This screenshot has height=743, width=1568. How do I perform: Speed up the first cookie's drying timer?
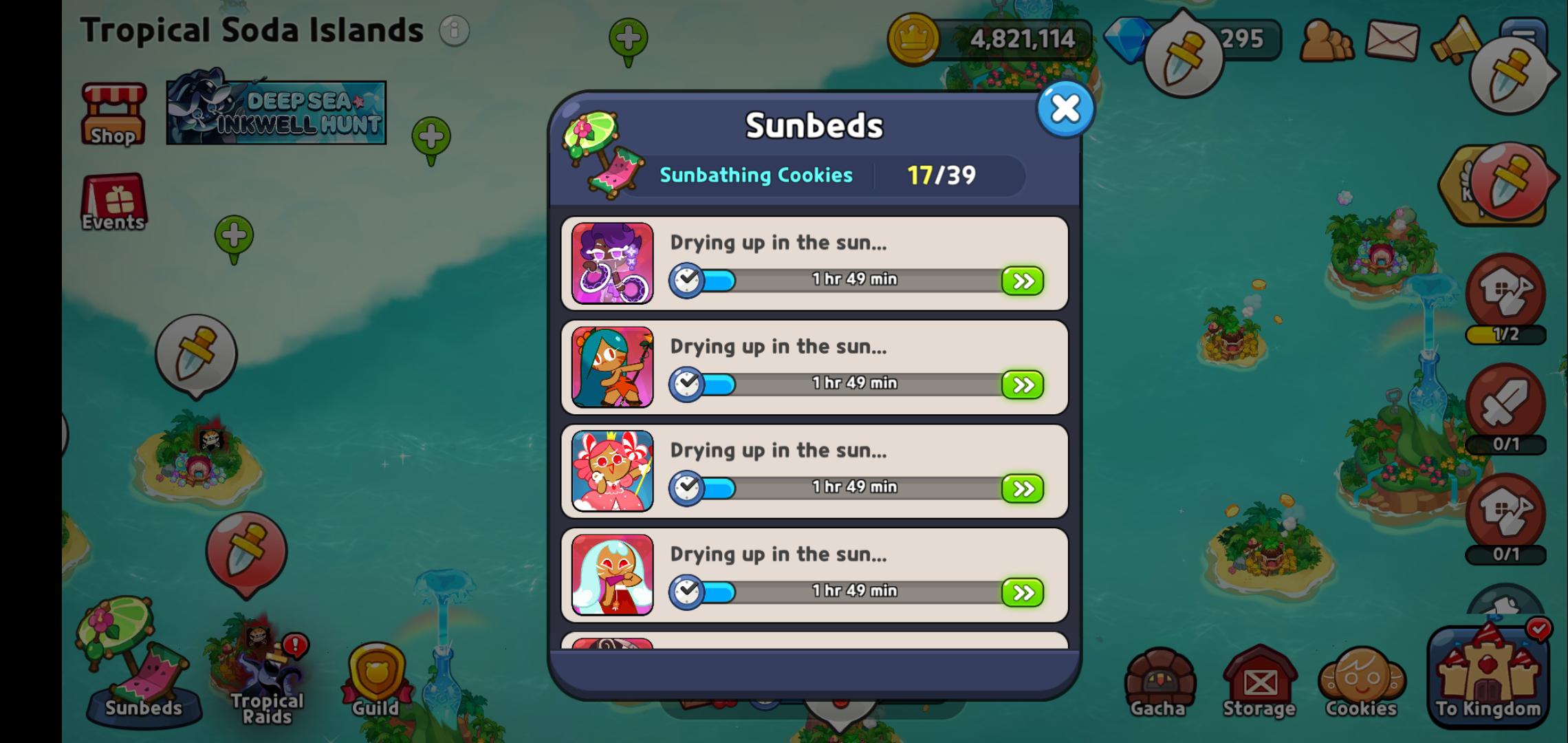1023,281
